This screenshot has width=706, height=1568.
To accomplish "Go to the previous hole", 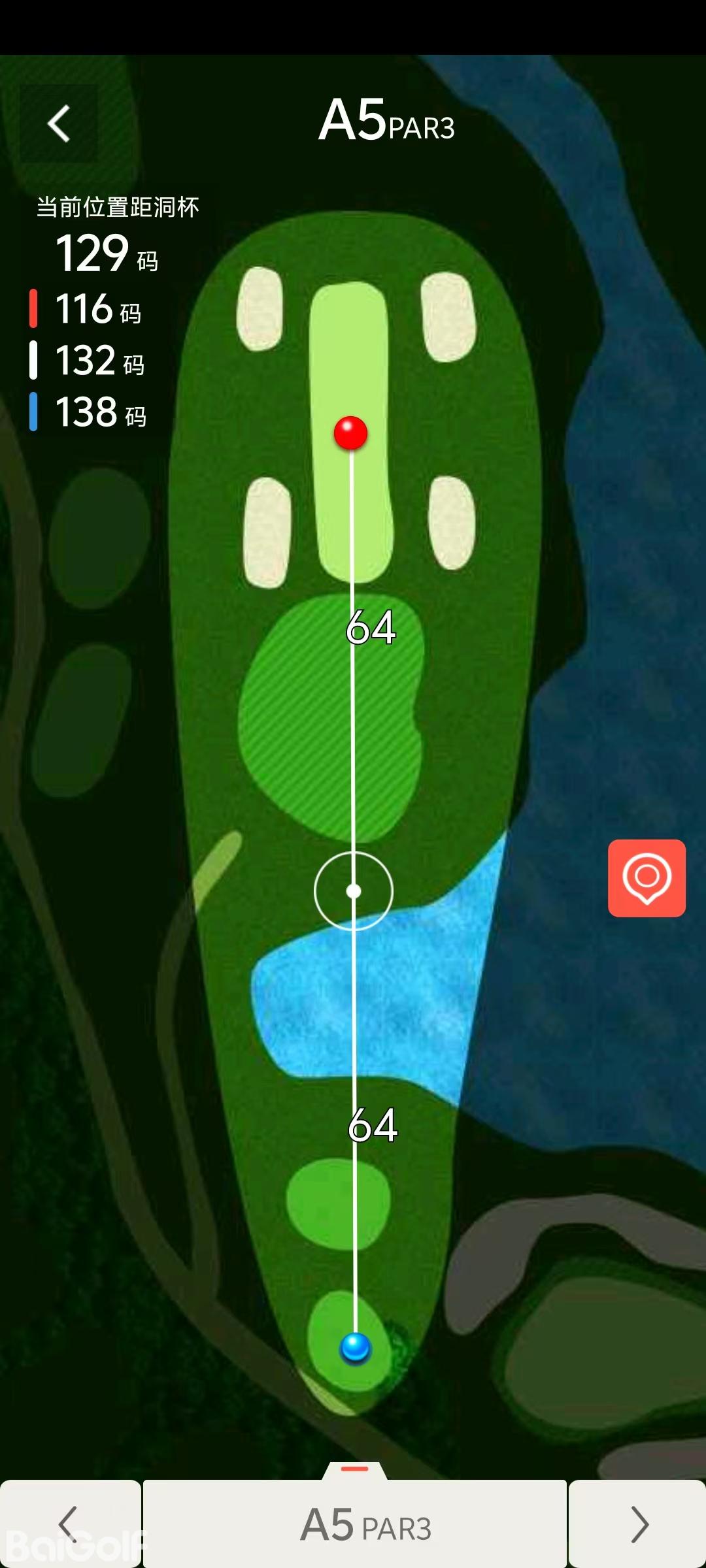I will tap(69, 1524).
